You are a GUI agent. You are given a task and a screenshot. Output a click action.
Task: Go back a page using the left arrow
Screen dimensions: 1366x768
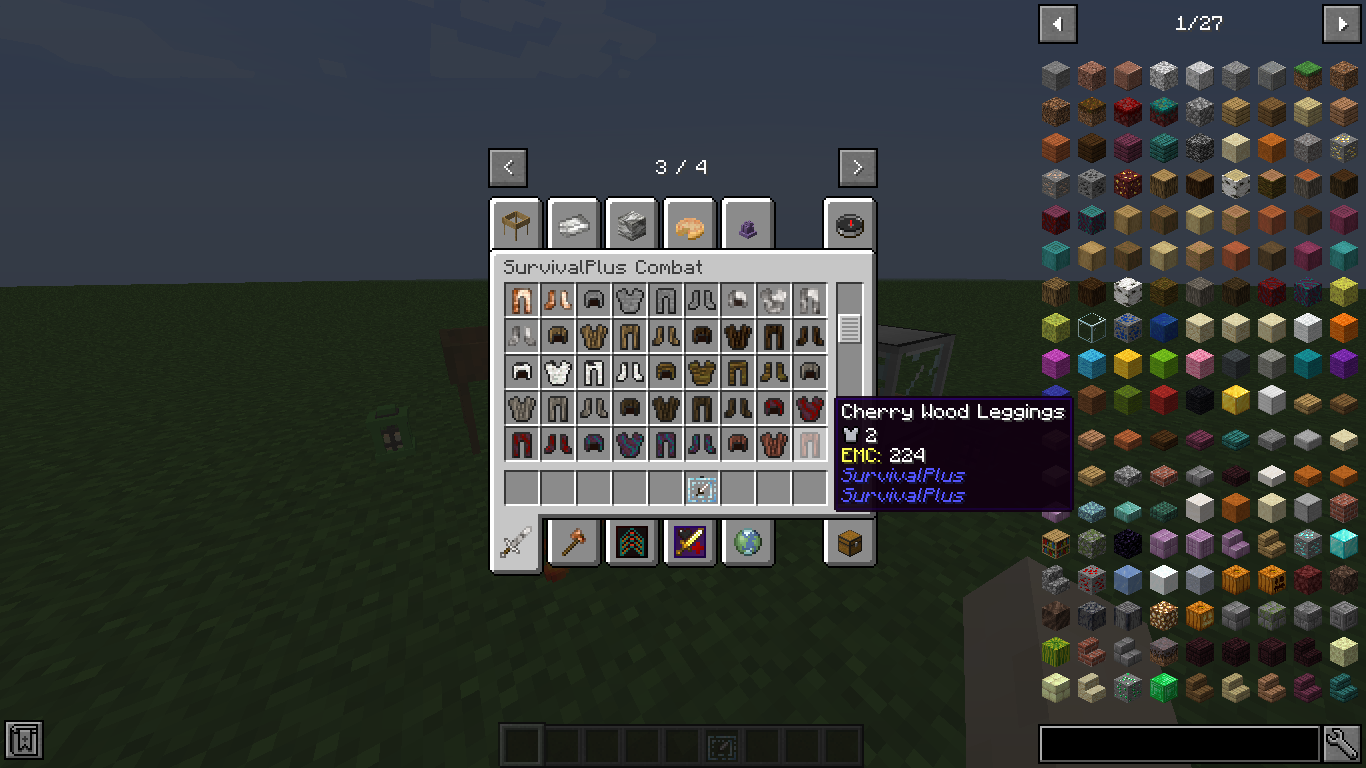point(508,167)
